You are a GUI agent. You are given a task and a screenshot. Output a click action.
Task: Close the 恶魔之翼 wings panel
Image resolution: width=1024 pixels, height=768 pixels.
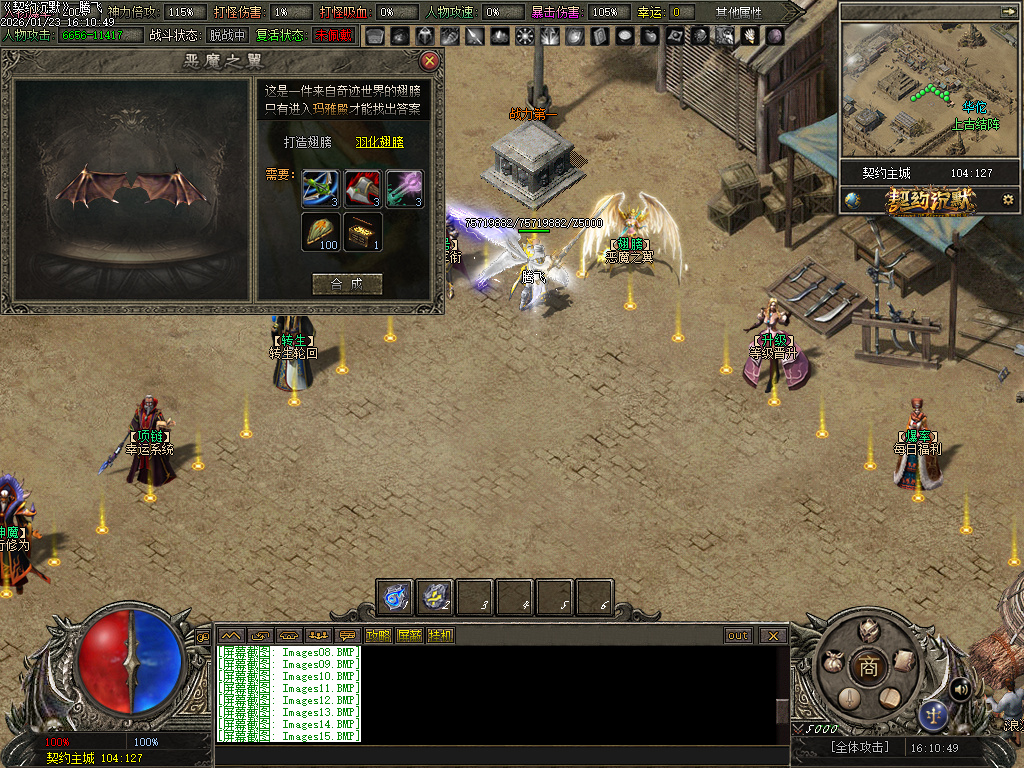(430, 61)
